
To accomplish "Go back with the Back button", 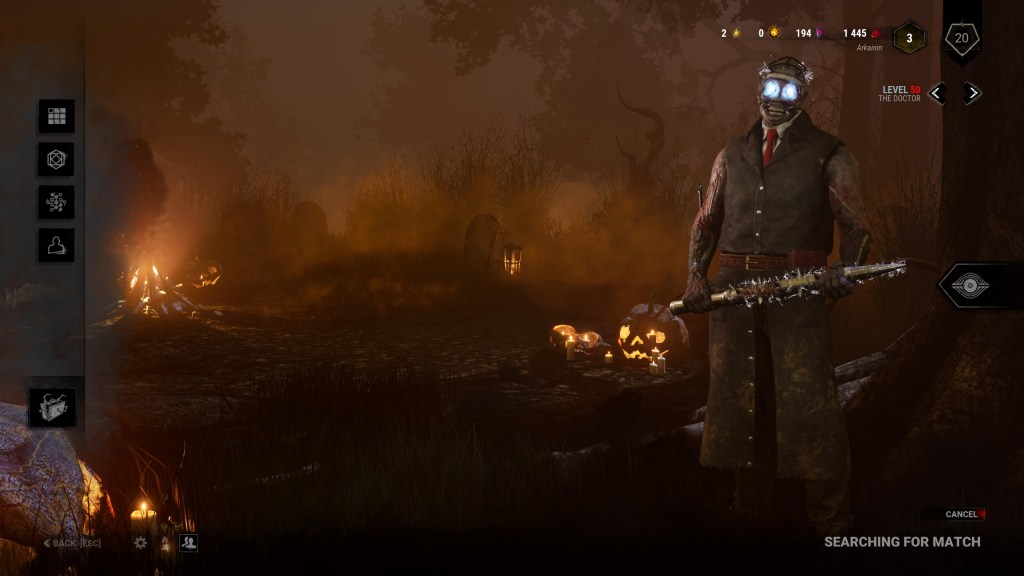I will [73, 543].
